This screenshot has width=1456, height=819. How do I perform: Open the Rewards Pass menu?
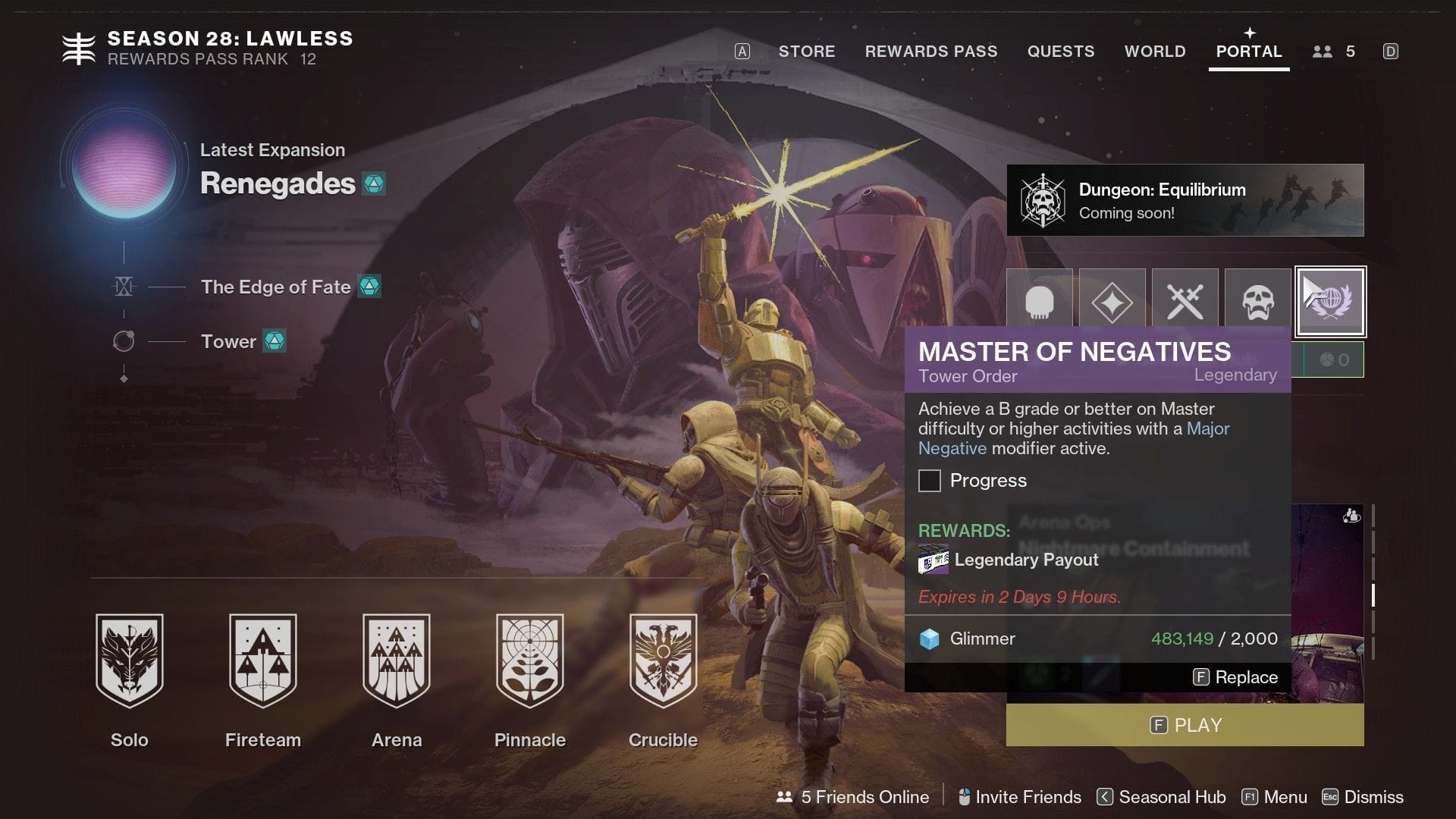pyautogui.click(x=931, y=51)
